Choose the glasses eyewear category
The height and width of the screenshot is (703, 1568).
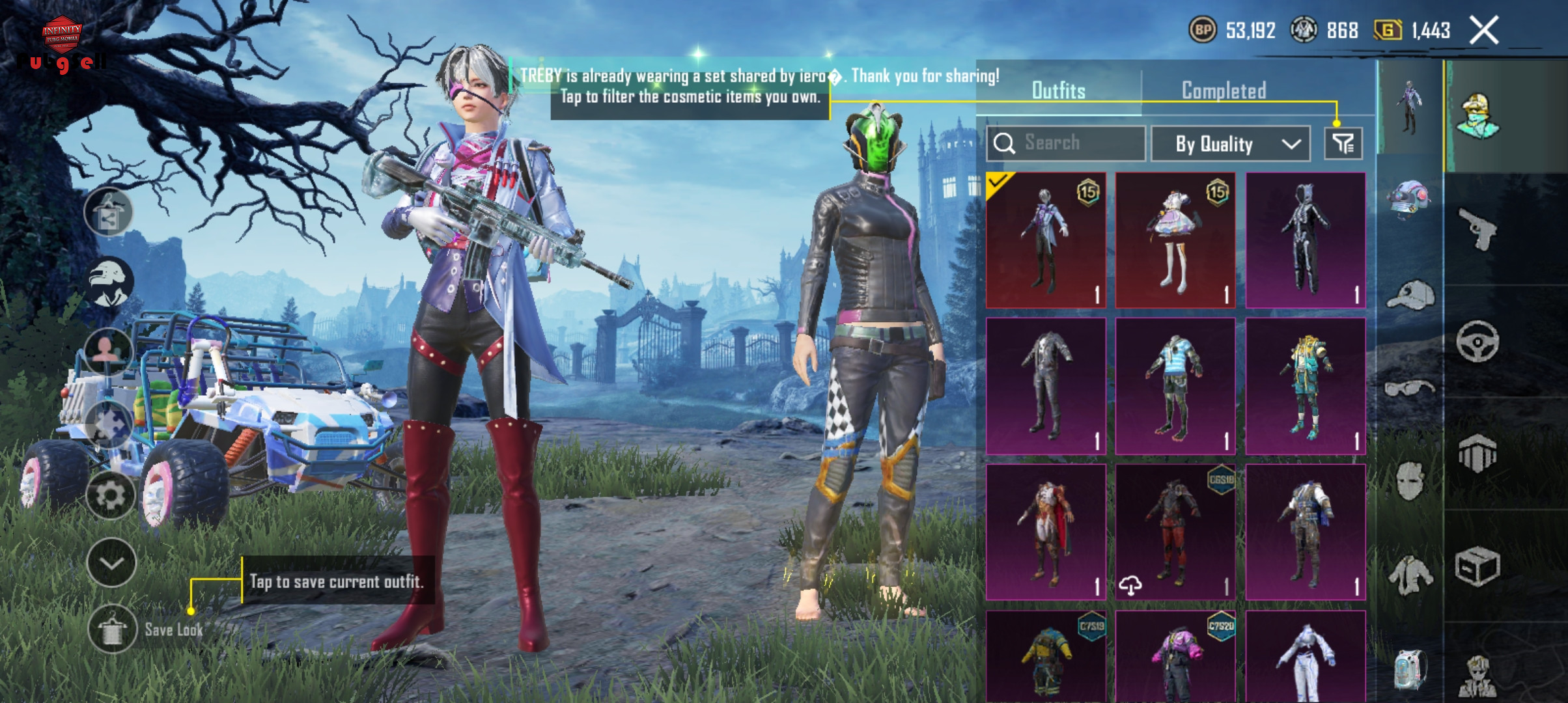(1410, 389)
